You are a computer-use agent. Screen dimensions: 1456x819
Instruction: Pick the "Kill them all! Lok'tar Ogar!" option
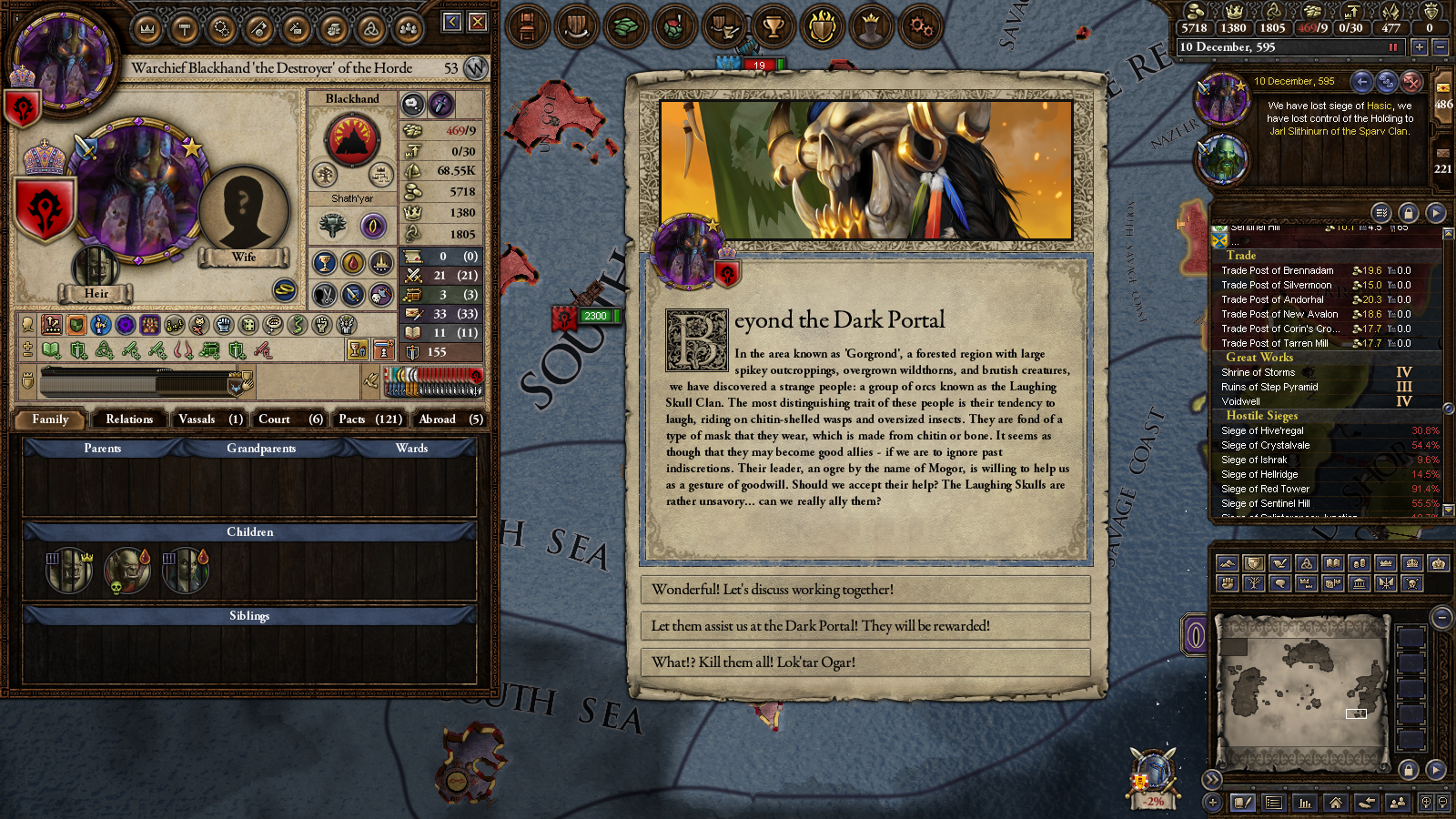[x=864, y=662]
